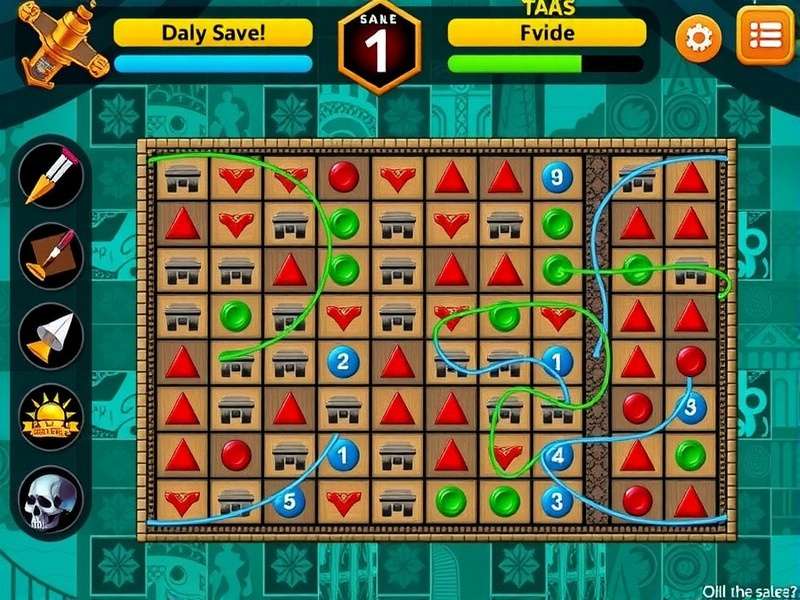This screenshot has width=800, height=600.
Task: Use the white cone booster
Action: 50,335
